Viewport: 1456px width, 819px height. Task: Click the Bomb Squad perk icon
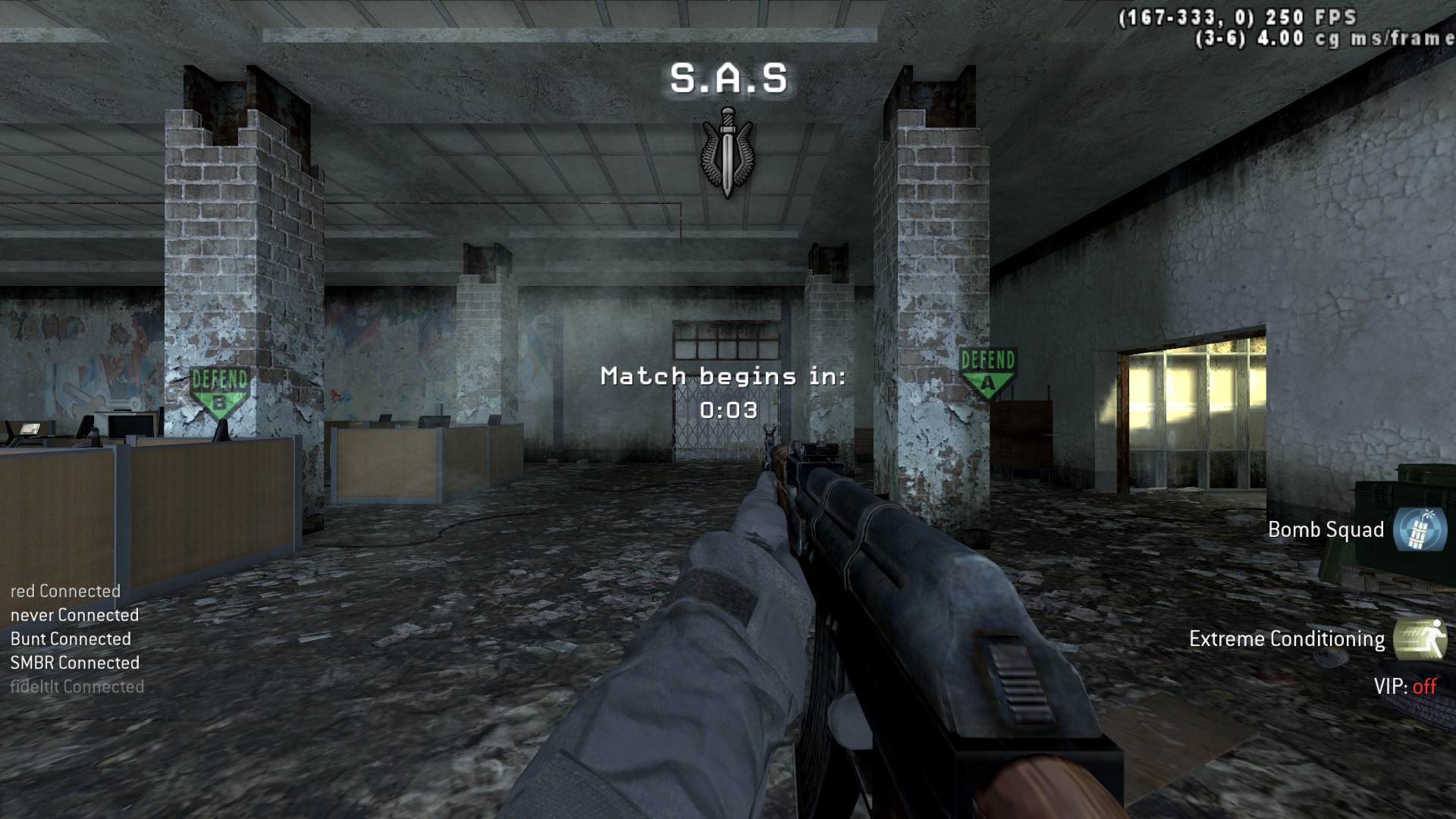(1420, 529)
